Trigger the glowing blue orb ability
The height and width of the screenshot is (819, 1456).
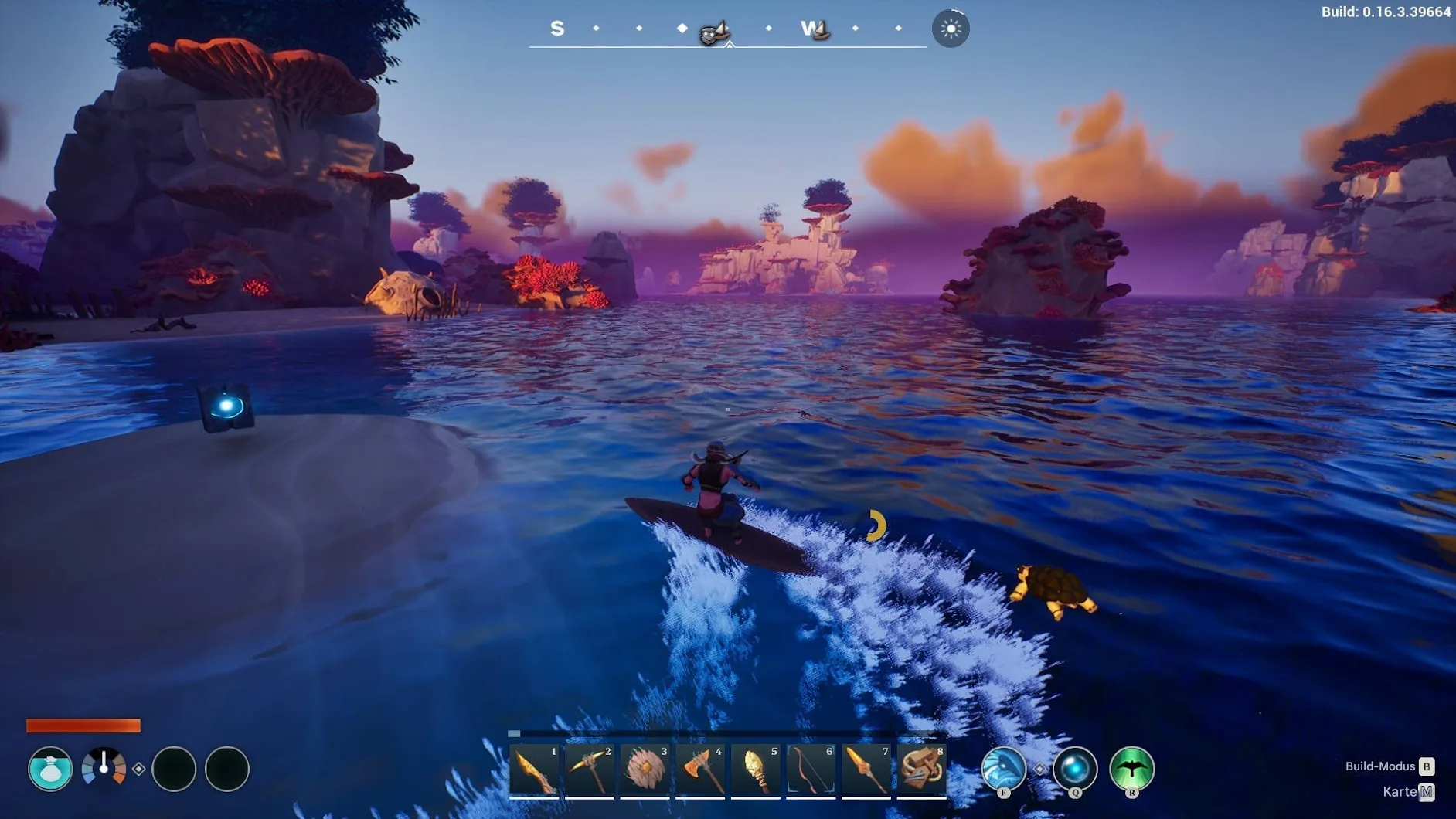tap(1075, 768)
